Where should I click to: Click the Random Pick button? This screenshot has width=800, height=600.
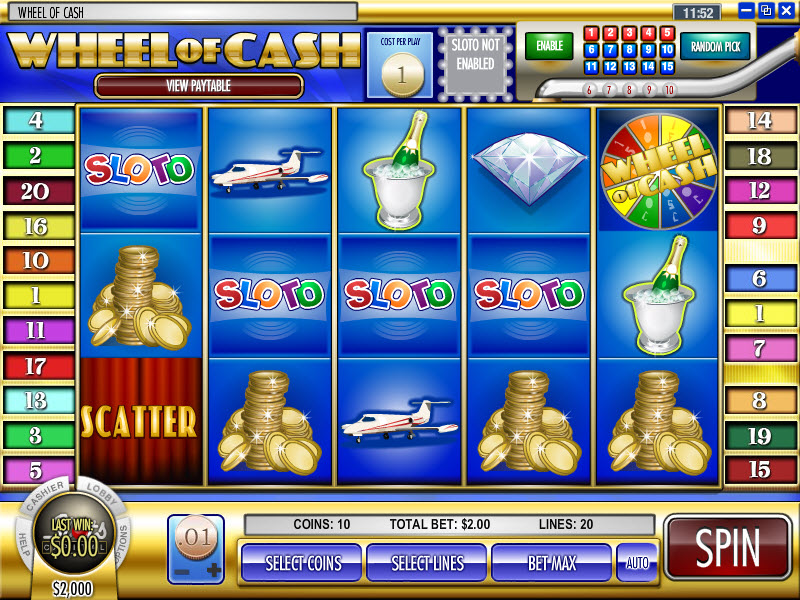[715, 46]
